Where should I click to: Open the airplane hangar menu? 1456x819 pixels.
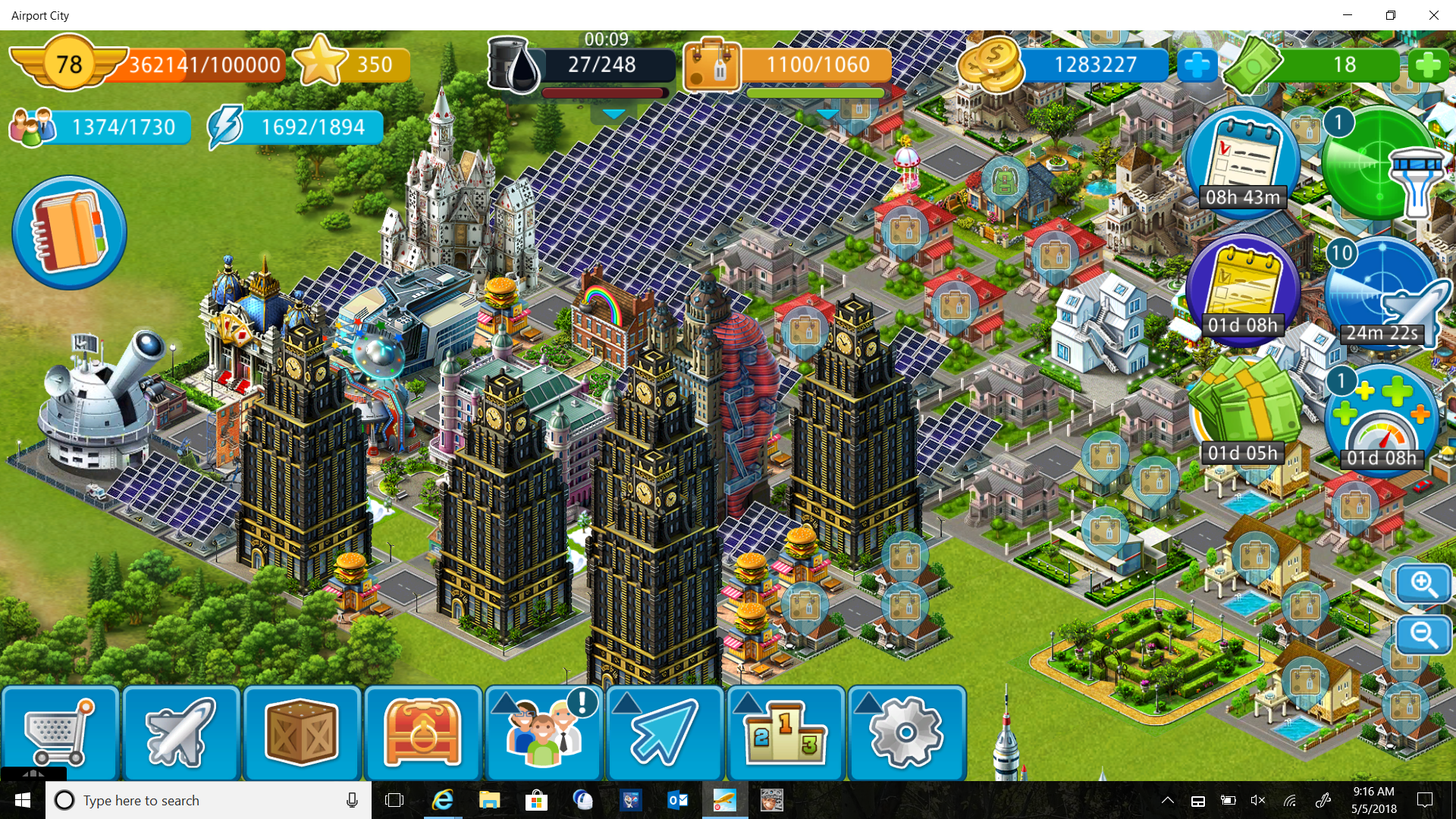[180, 733]
